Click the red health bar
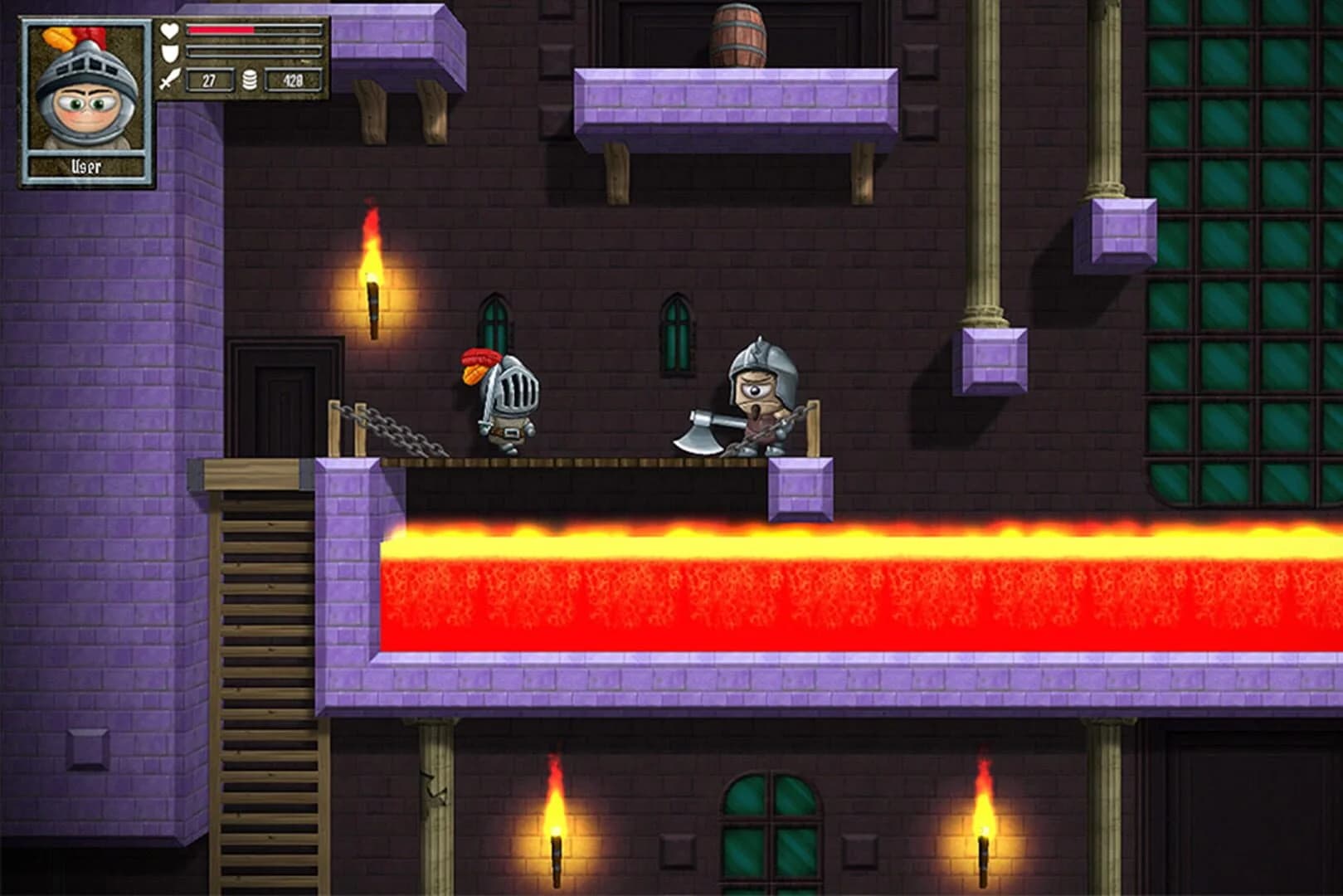 [220, 27]
